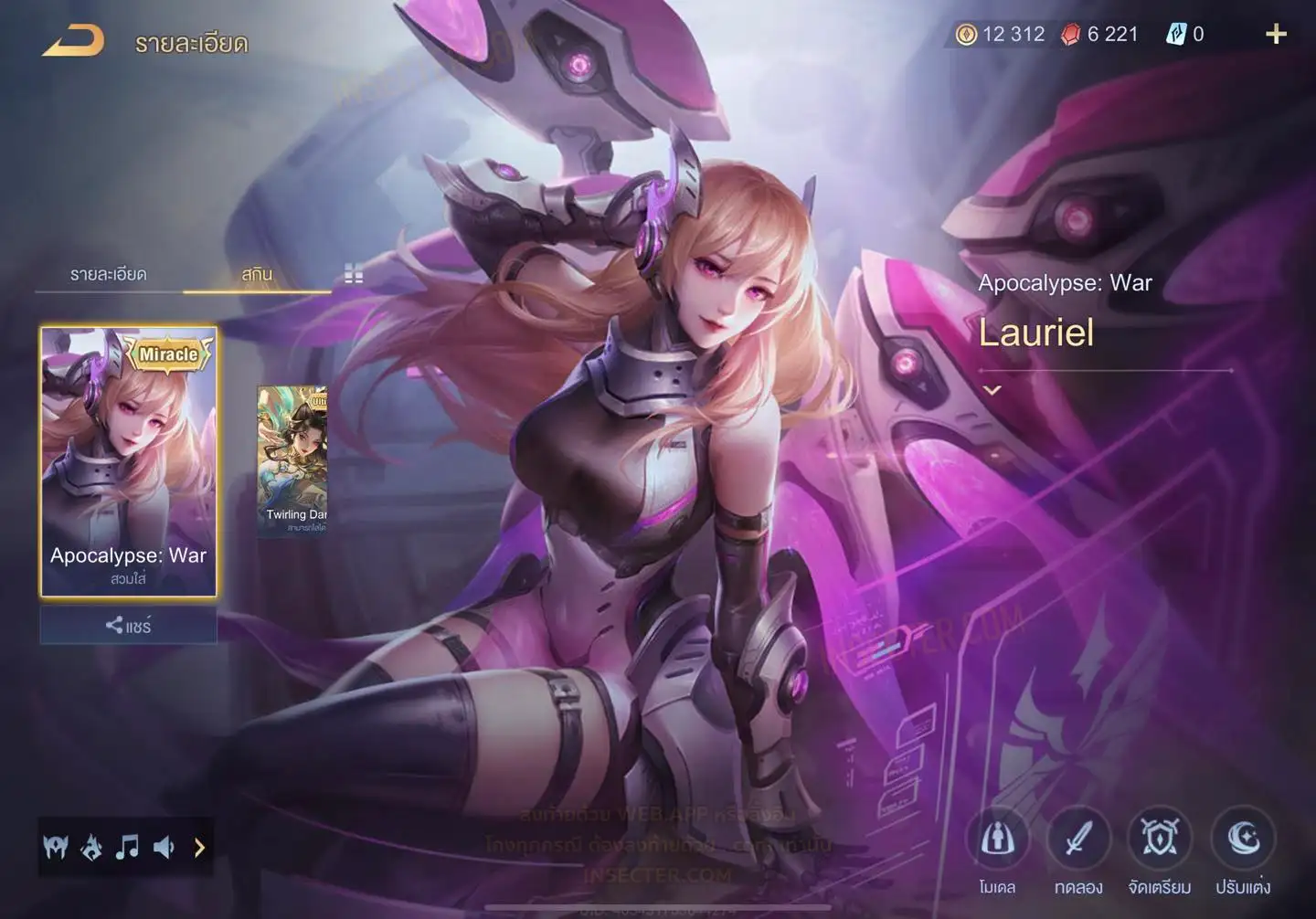Go back using the golden arrow
1316x919 pixels.
pyautogui.click(x=73, y=41)
